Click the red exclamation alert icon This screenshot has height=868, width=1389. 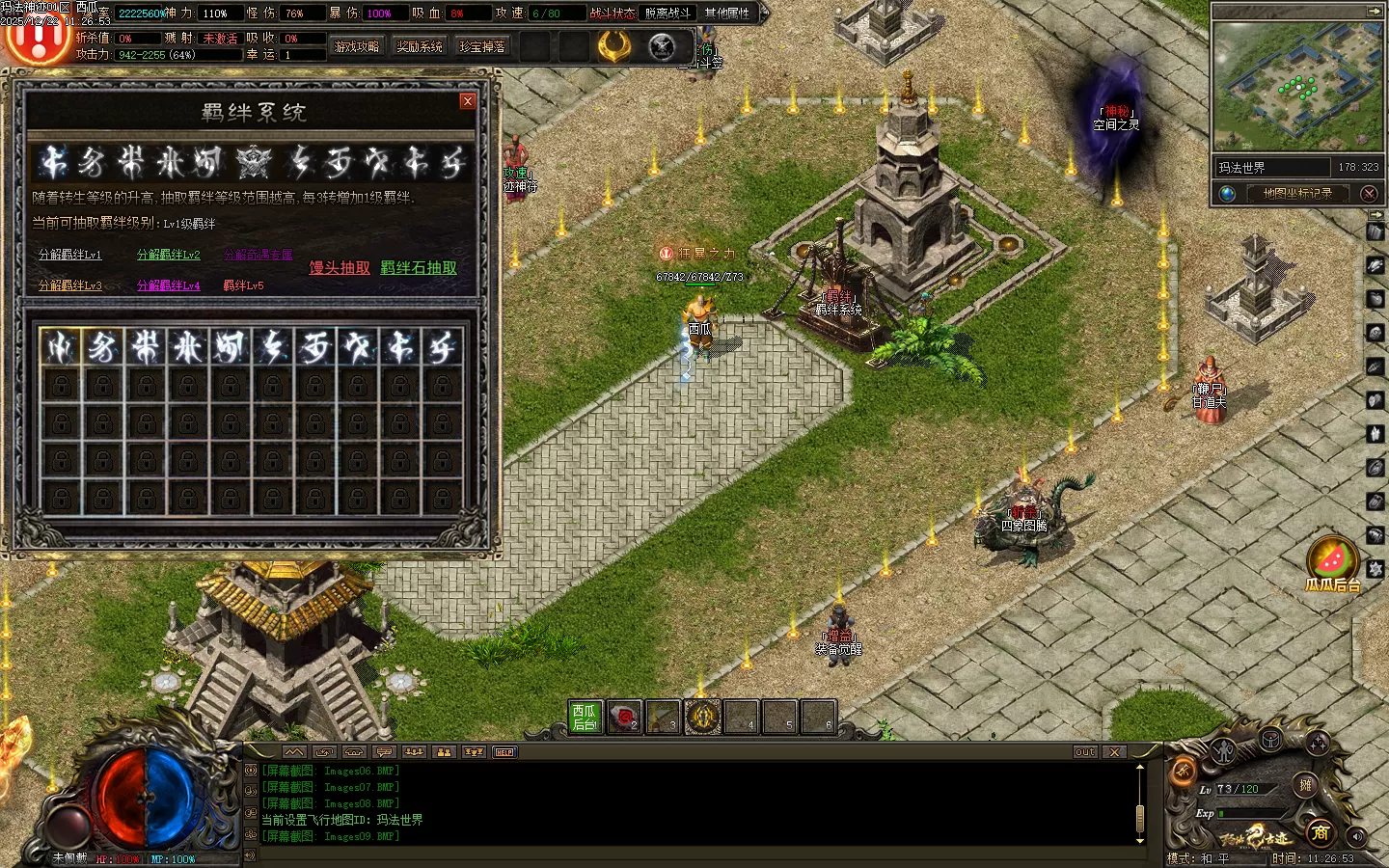tap(37, 41)
